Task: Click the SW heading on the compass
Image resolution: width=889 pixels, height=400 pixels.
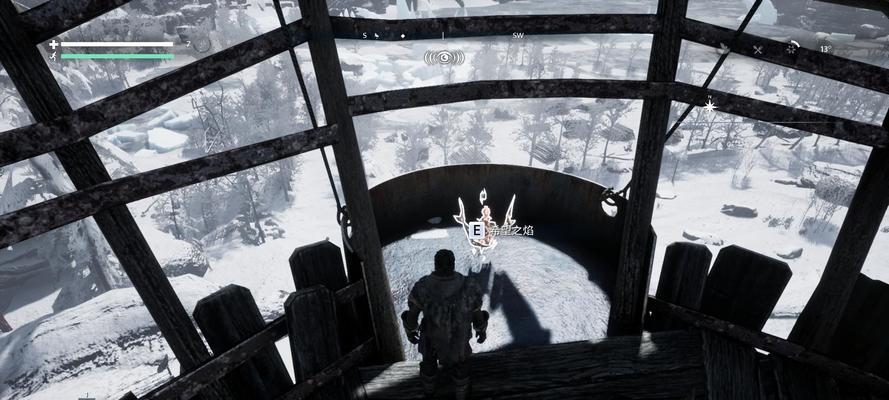Action: (x=517, y=35)
